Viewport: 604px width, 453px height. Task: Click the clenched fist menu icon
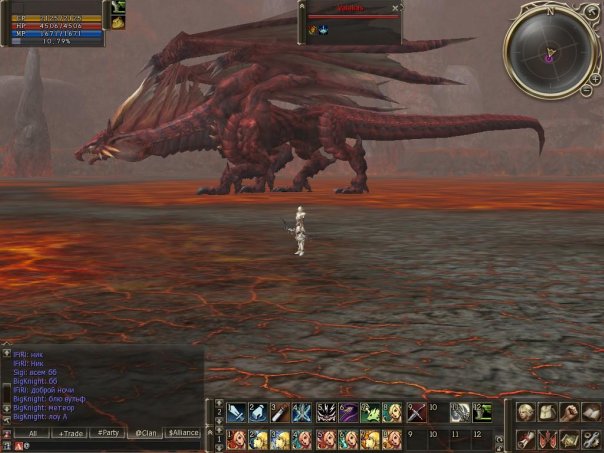coord(571,412)
